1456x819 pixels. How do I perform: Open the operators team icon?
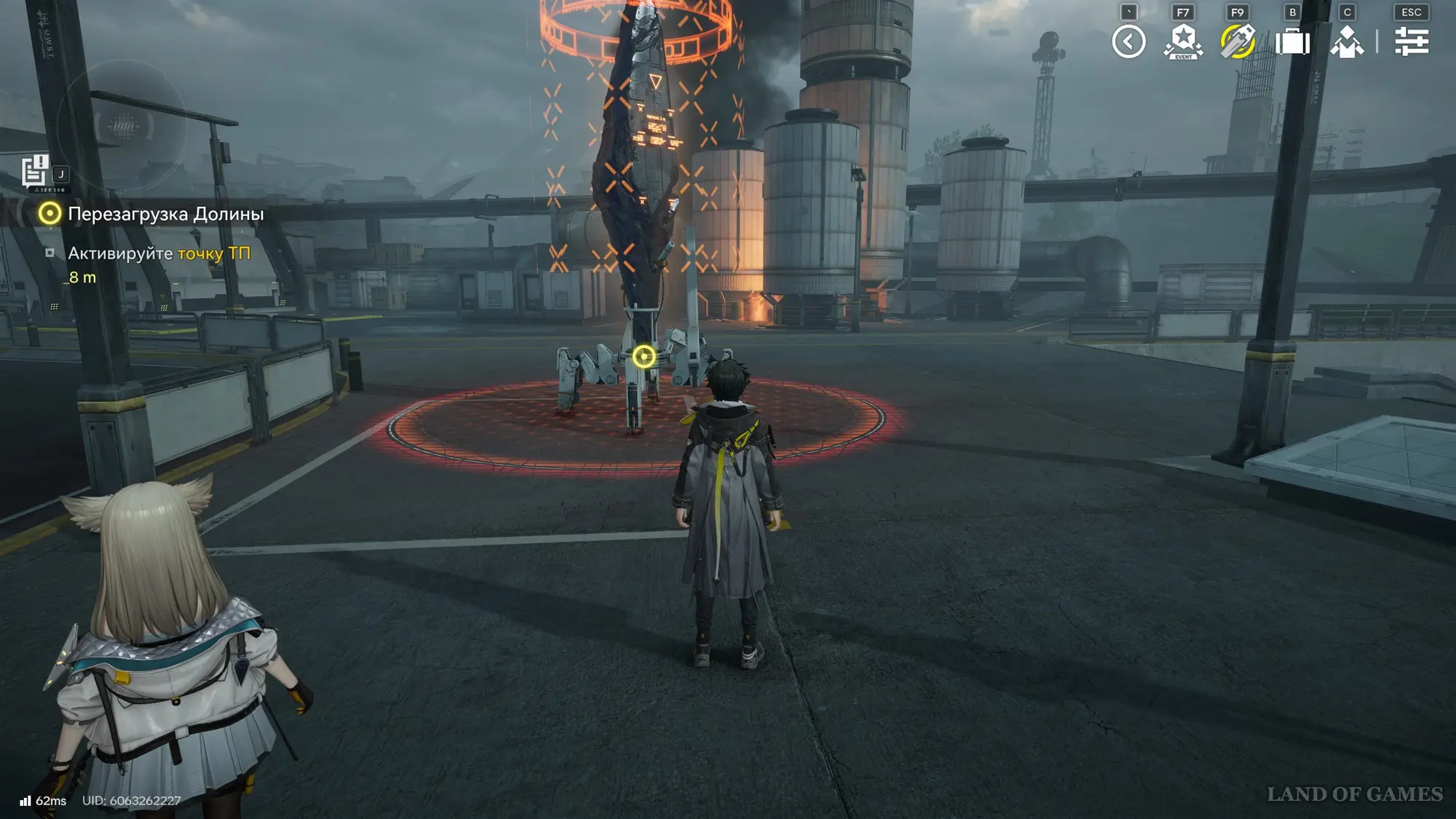1347,41
